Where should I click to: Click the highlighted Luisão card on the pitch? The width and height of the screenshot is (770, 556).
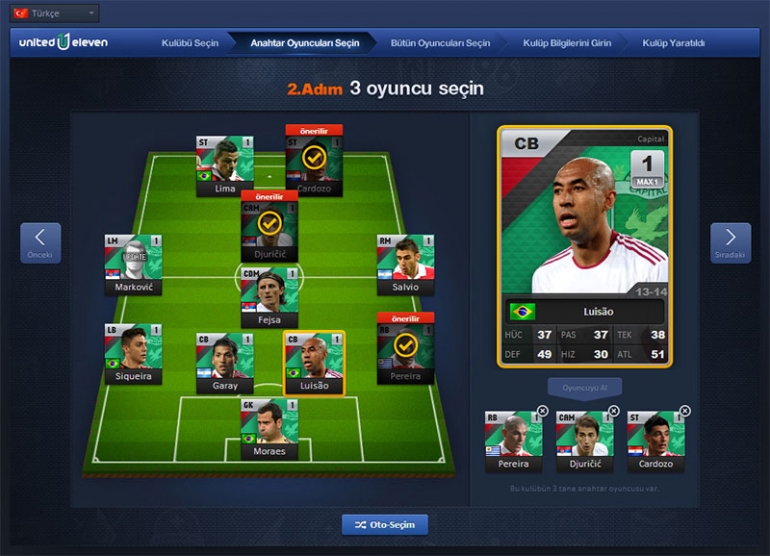(x=313, y=362)
